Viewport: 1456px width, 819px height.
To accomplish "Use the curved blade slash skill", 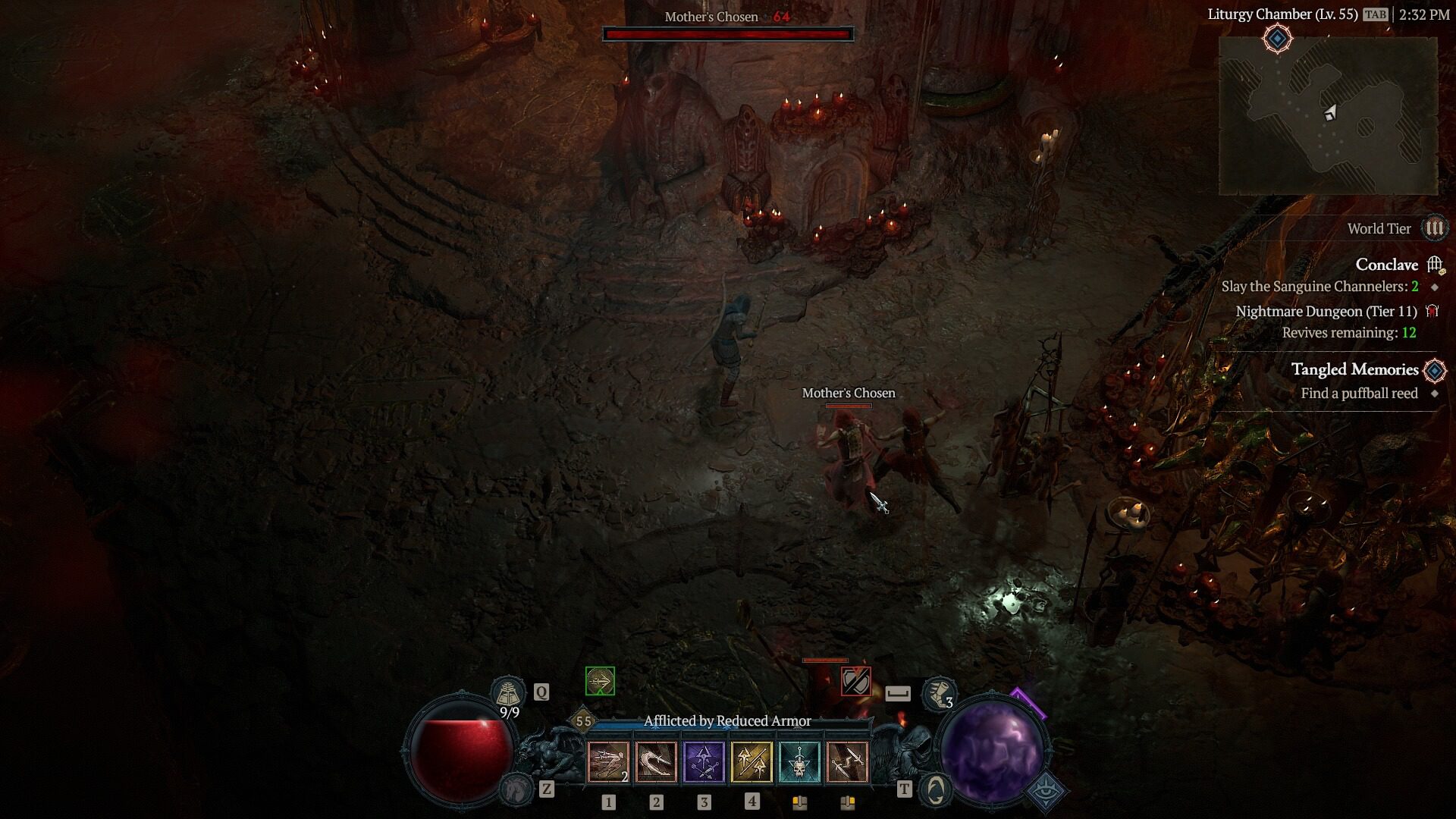I will click(x=656, y=761).
